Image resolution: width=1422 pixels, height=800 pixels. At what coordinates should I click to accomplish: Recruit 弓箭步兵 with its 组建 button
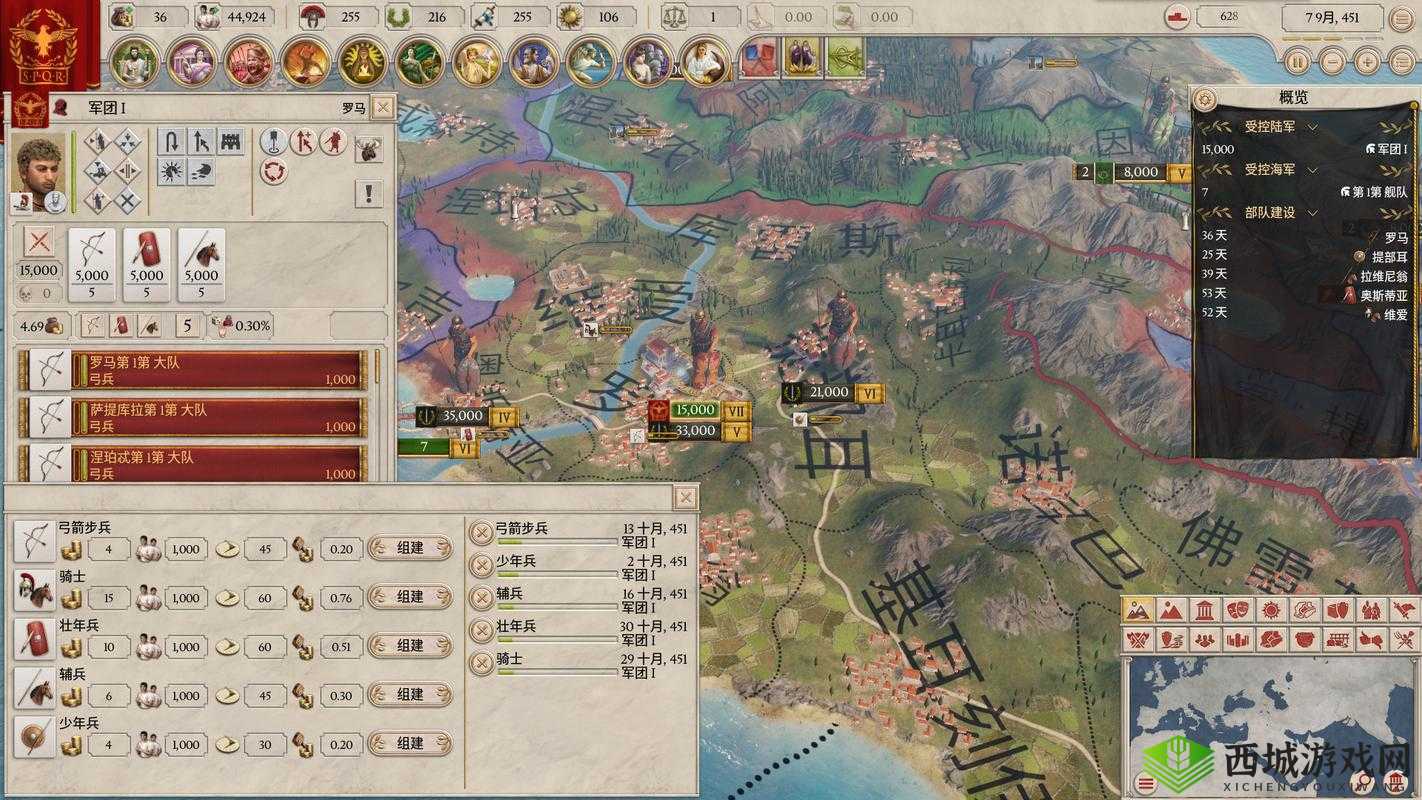point(410,548)
